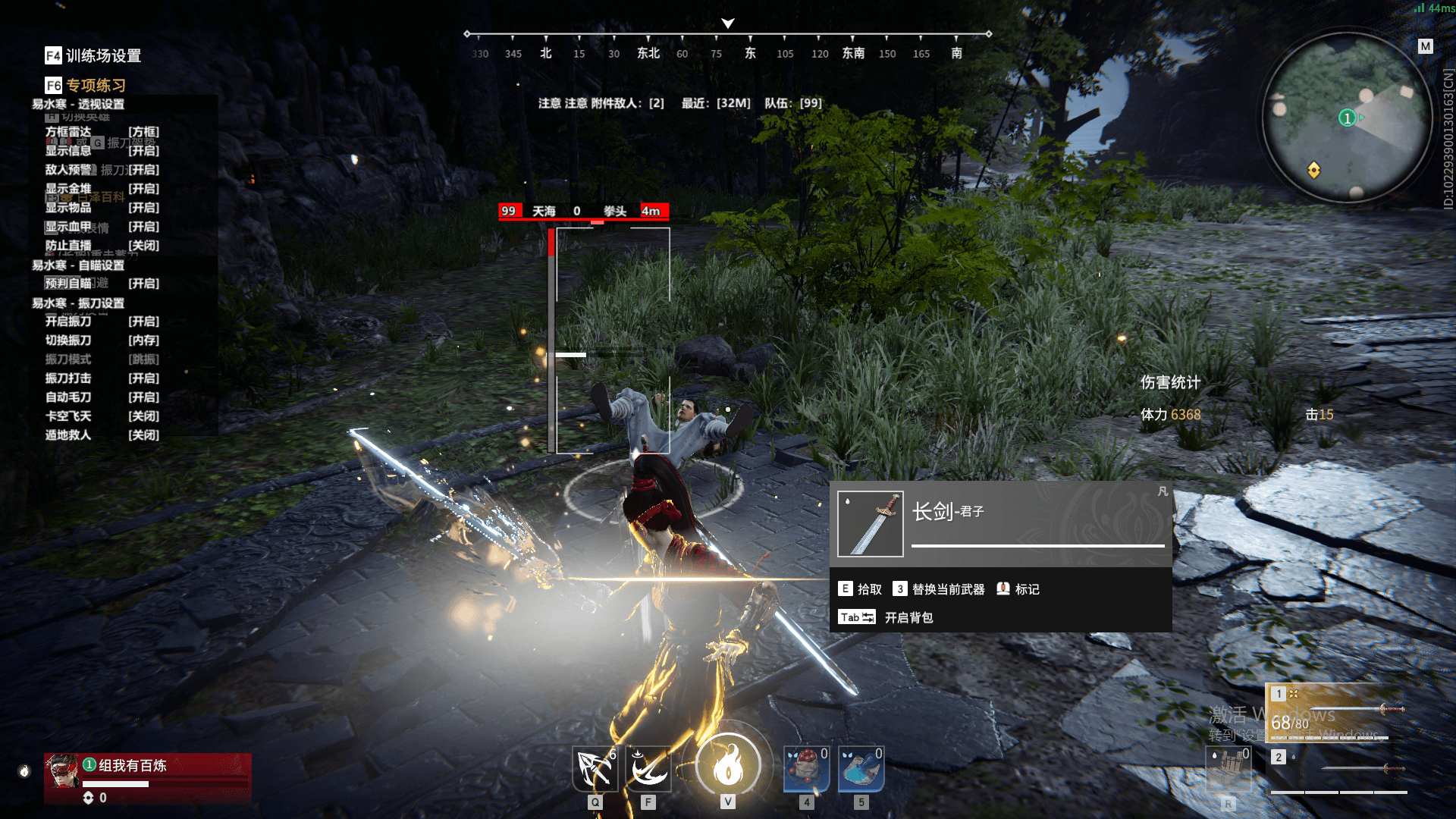Open 训练场设置 training ground settings
Viewport: 1456px width, 819px height.
point(94,55)
